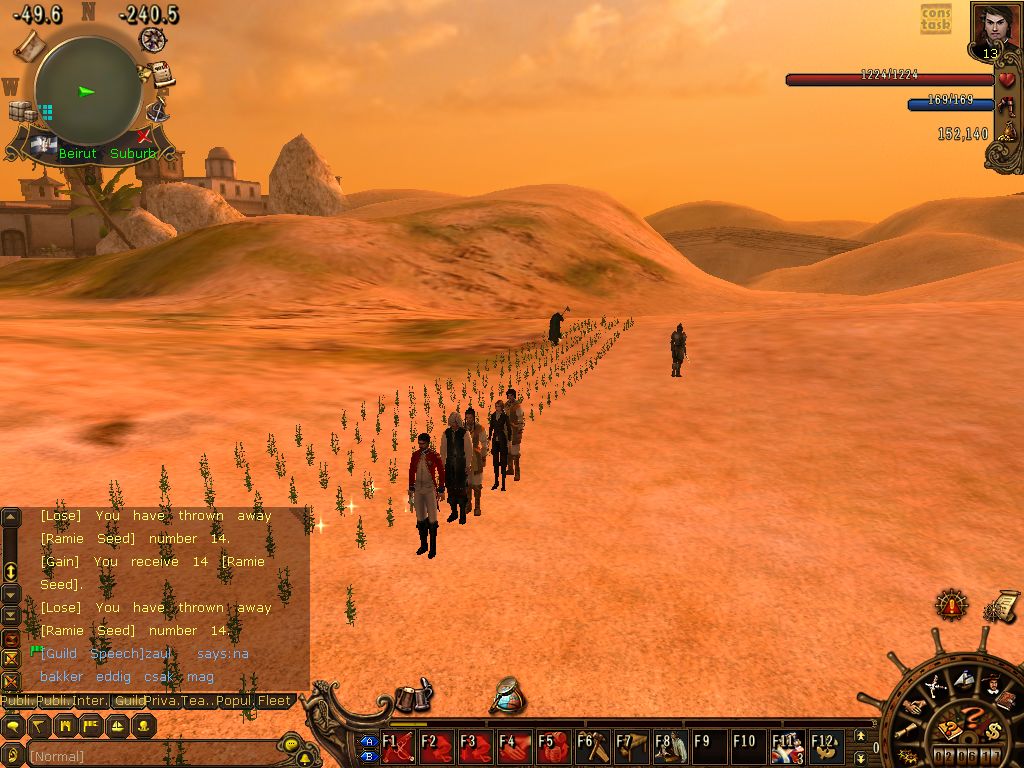Screen dimensions: 1024x768
Task: Open the Private chat tab
Action: (x=164, y=702)
